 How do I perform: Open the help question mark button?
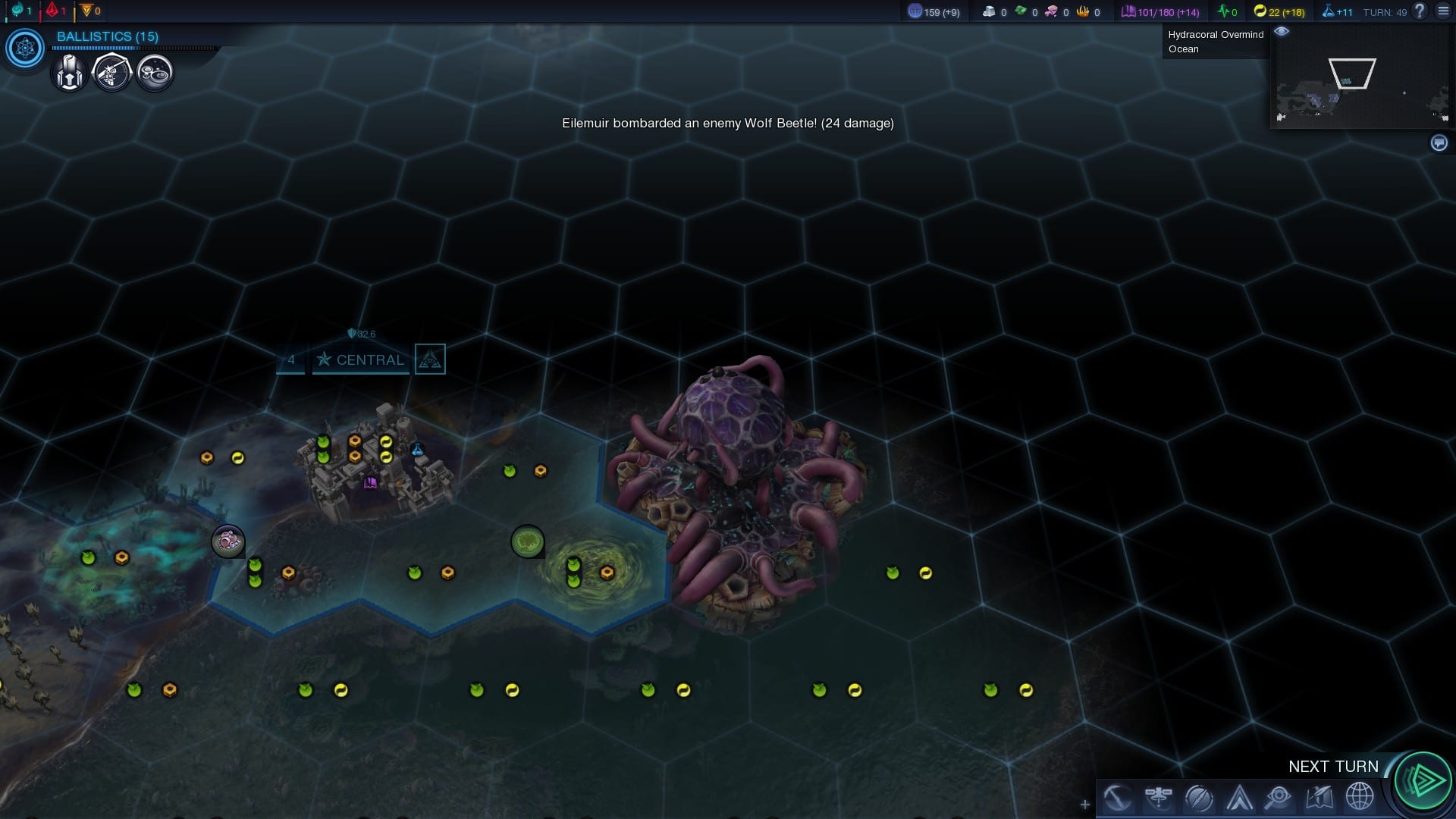(x=1420, y=11)
